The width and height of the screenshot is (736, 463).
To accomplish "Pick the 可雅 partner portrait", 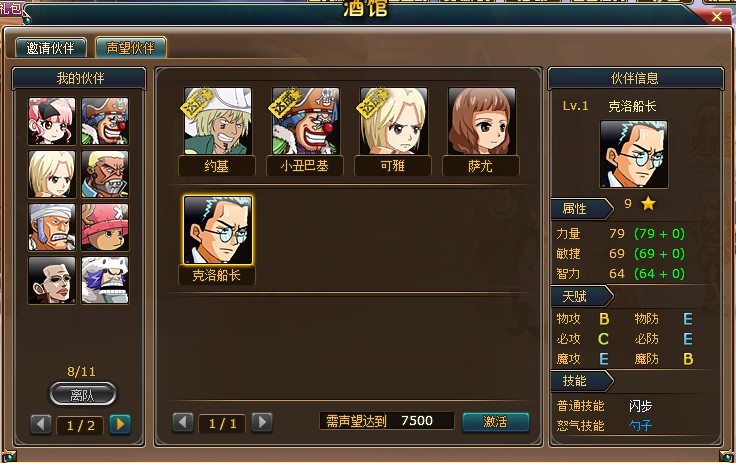I will [393, 121].
